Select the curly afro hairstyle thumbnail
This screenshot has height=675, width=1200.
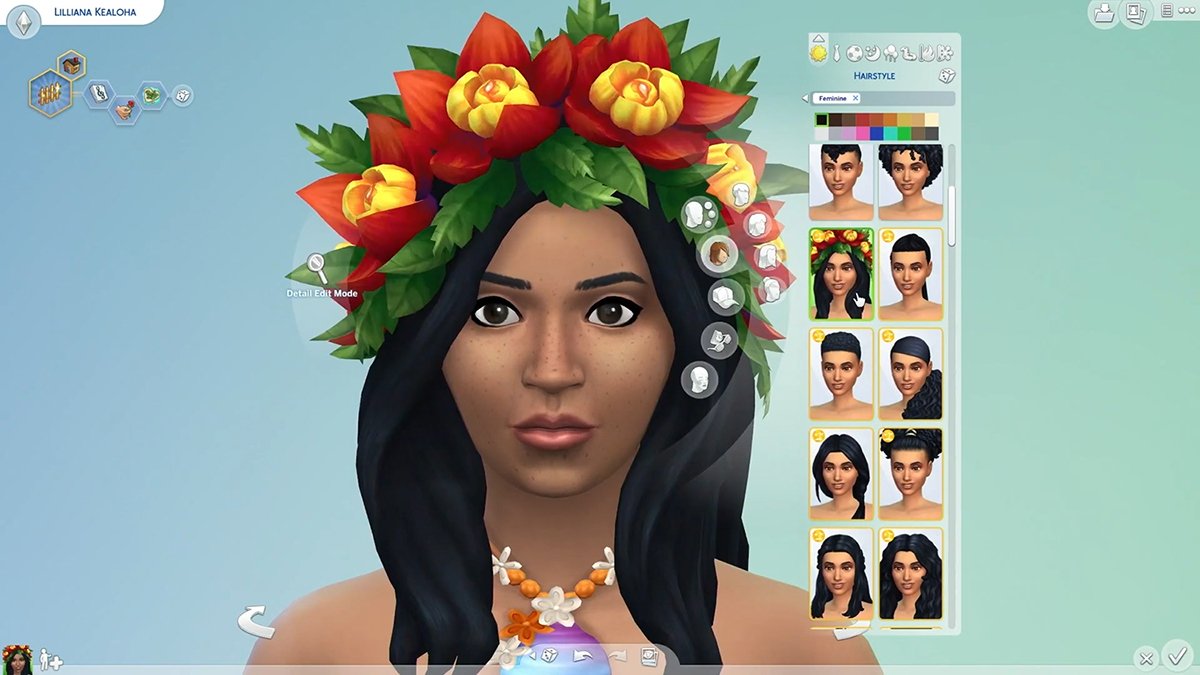coord(910,182)
